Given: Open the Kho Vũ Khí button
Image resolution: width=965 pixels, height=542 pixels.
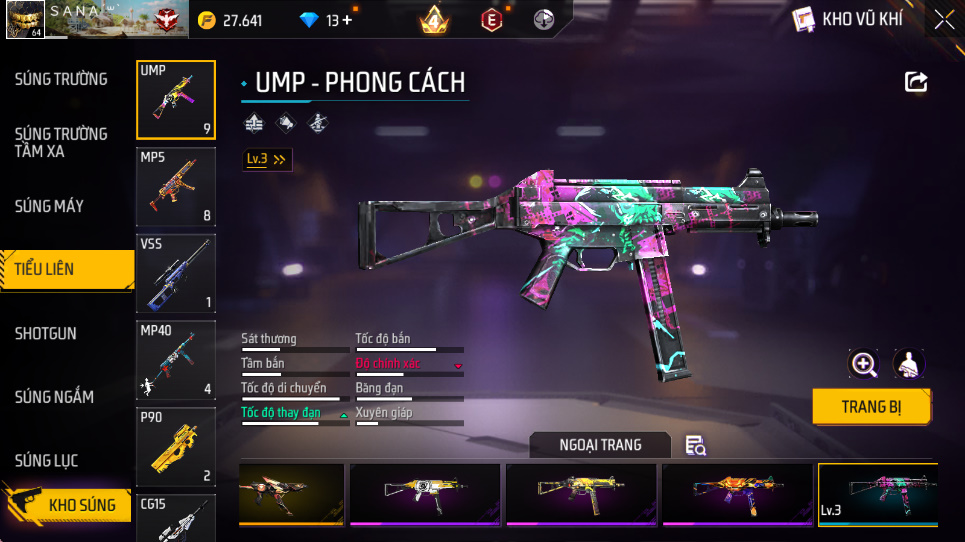Looking at the screenshot, I should pyautogui.click(x=849, y=19).
